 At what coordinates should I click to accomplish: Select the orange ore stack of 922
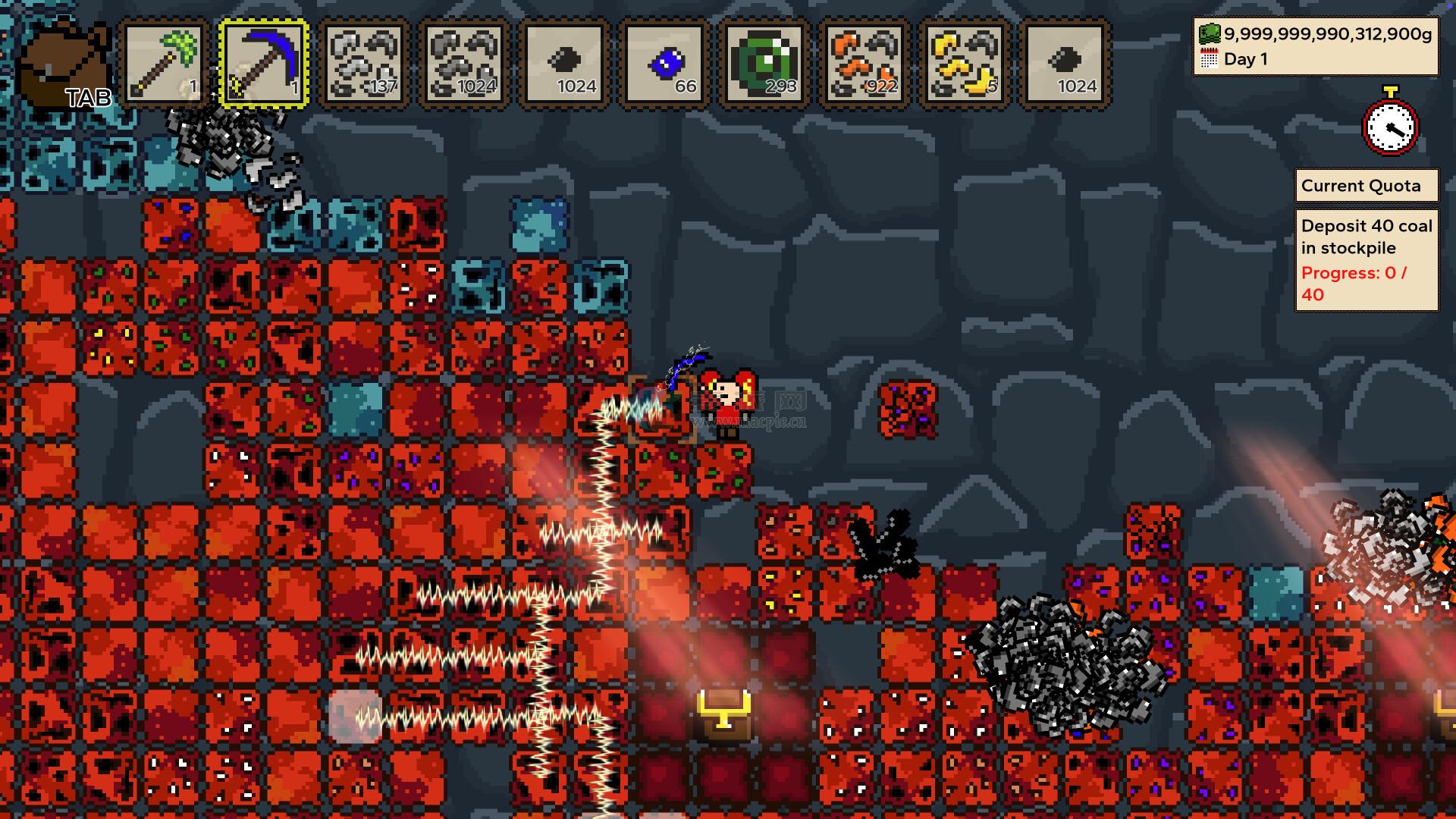coord(864,64)
